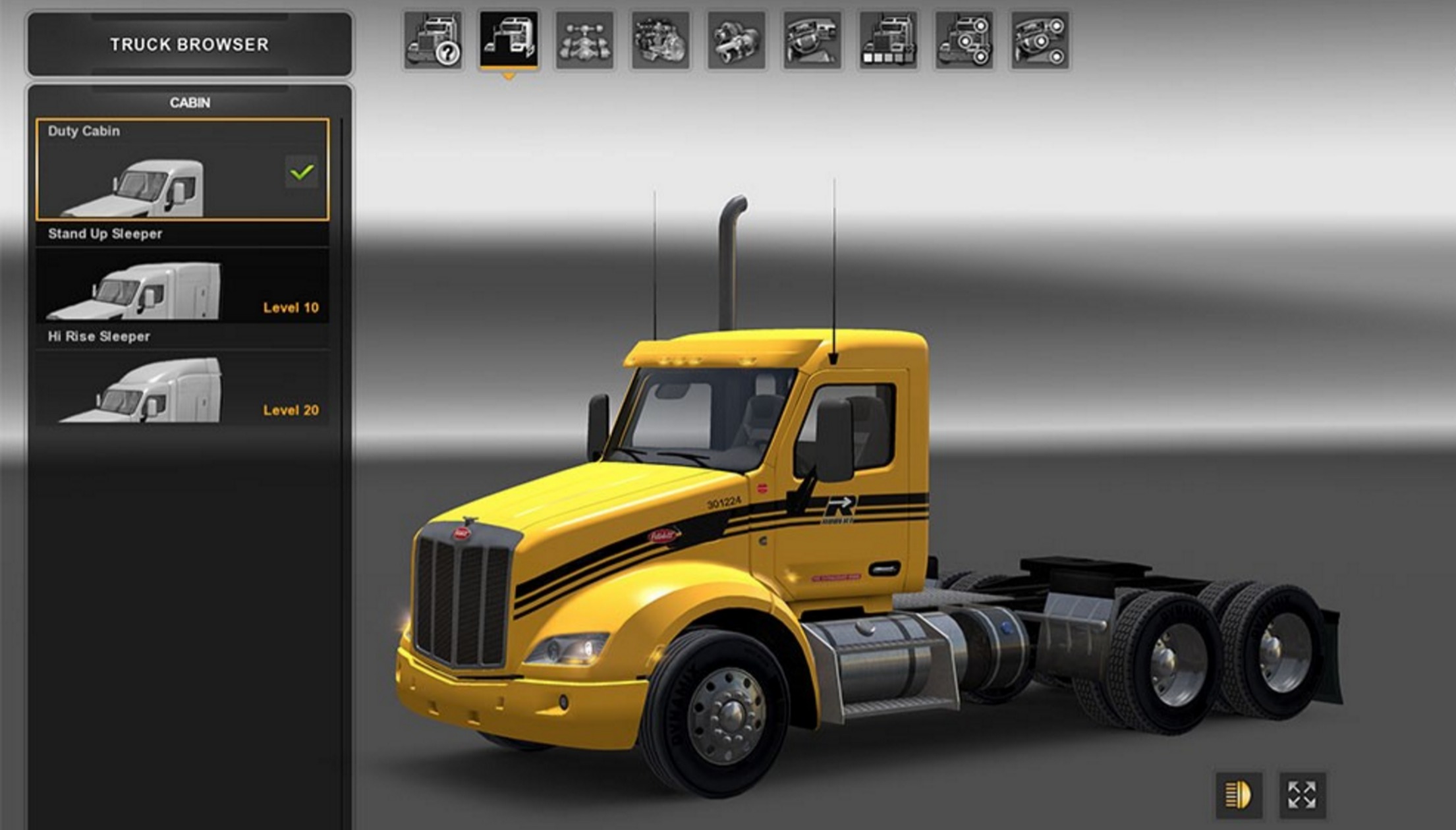The height and width of the screenshot is (830, 1456).
Task: Show the truck exterior accessories tab
Action: (964, 41)
